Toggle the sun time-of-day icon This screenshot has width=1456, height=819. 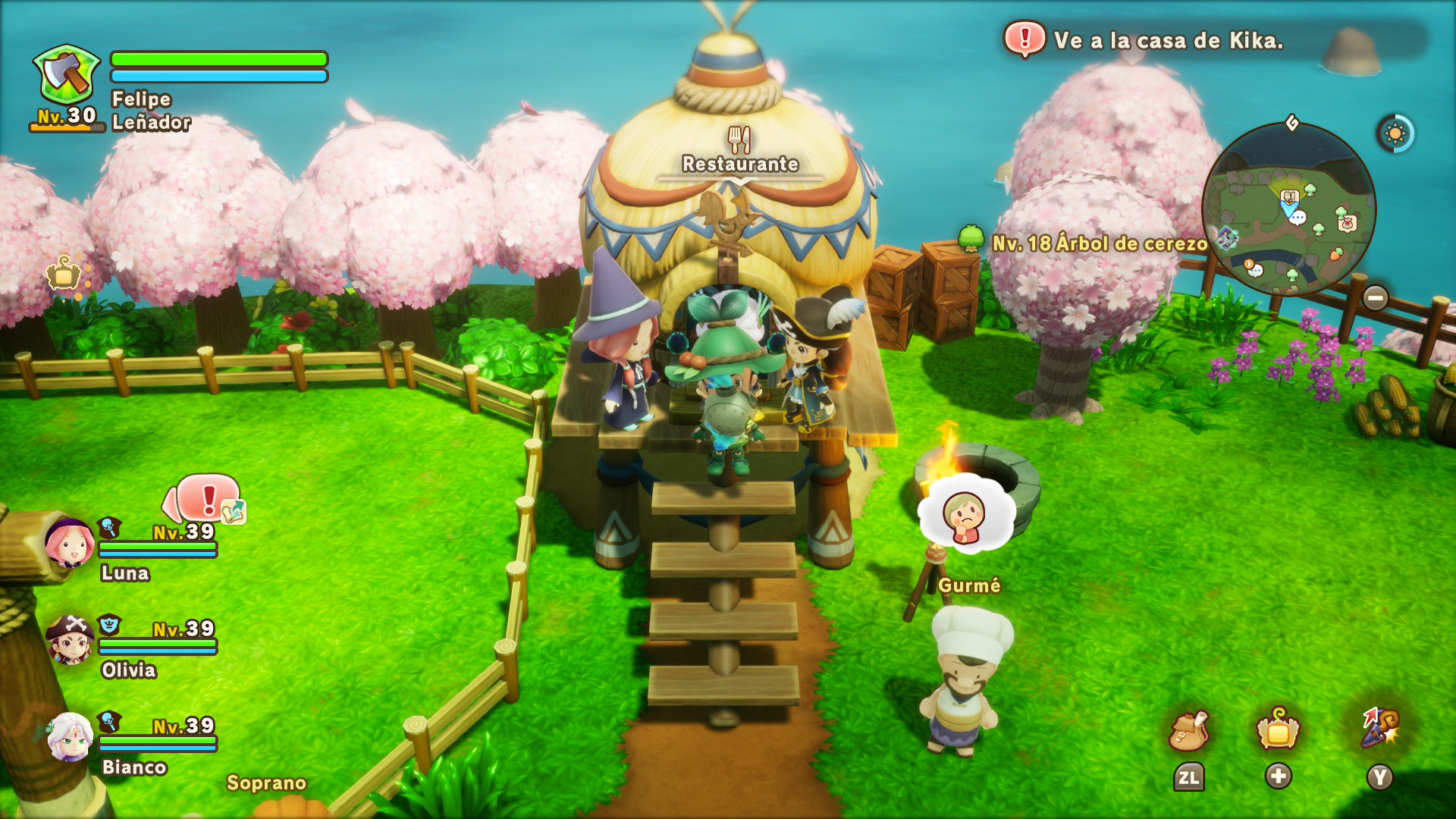[1395, 134]
